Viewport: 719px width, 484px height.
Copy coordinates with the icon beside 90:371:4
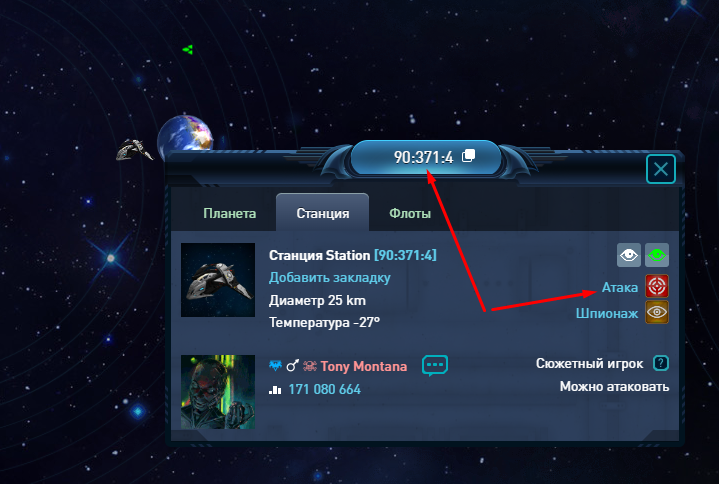468,157
